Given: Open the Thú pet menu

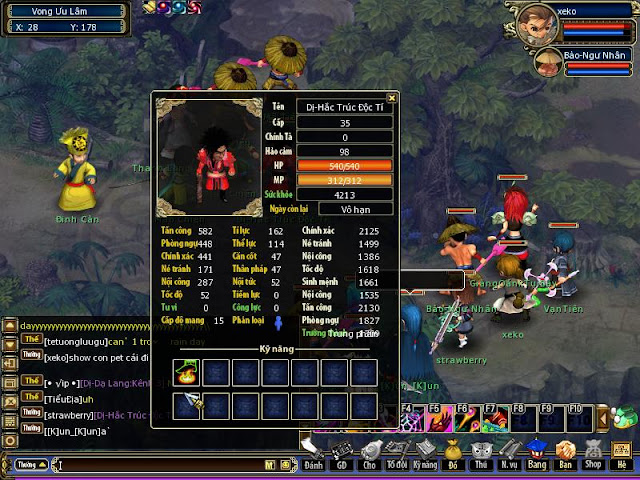Looking at the screenshot, I should (x=481, y=453).
